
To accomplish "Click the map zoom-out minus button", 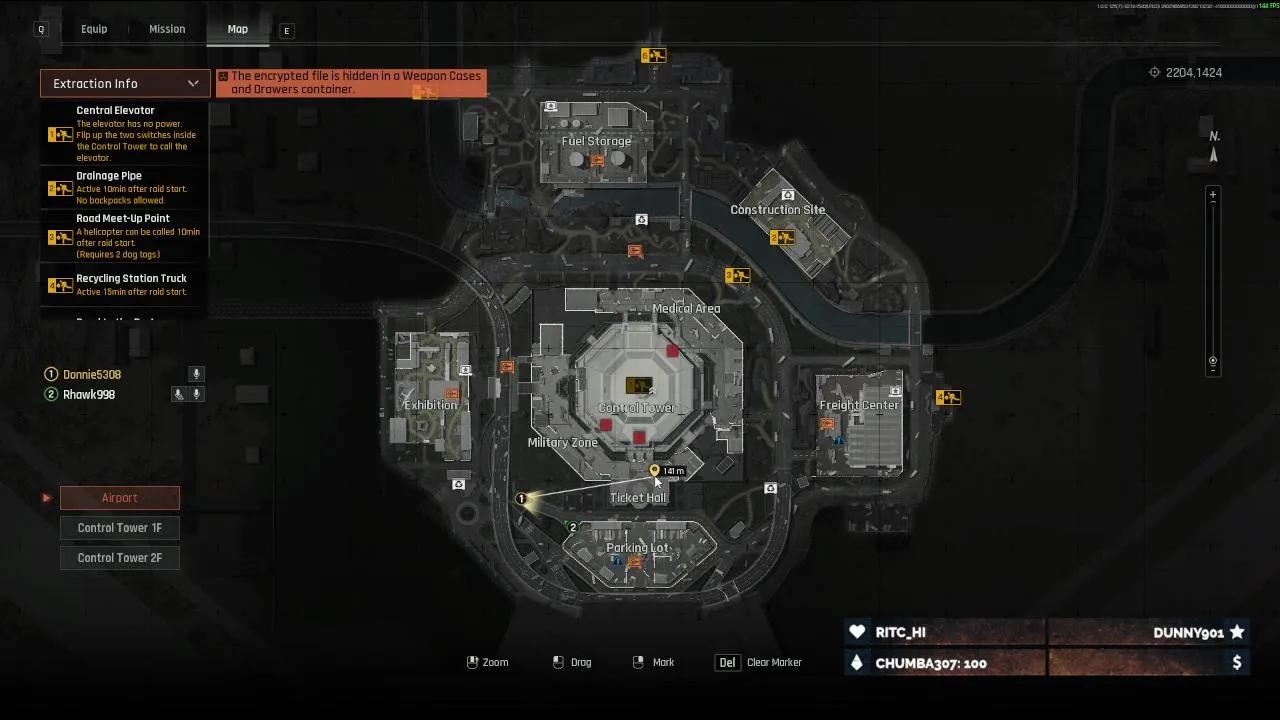I will click(x=1213, y=372).
